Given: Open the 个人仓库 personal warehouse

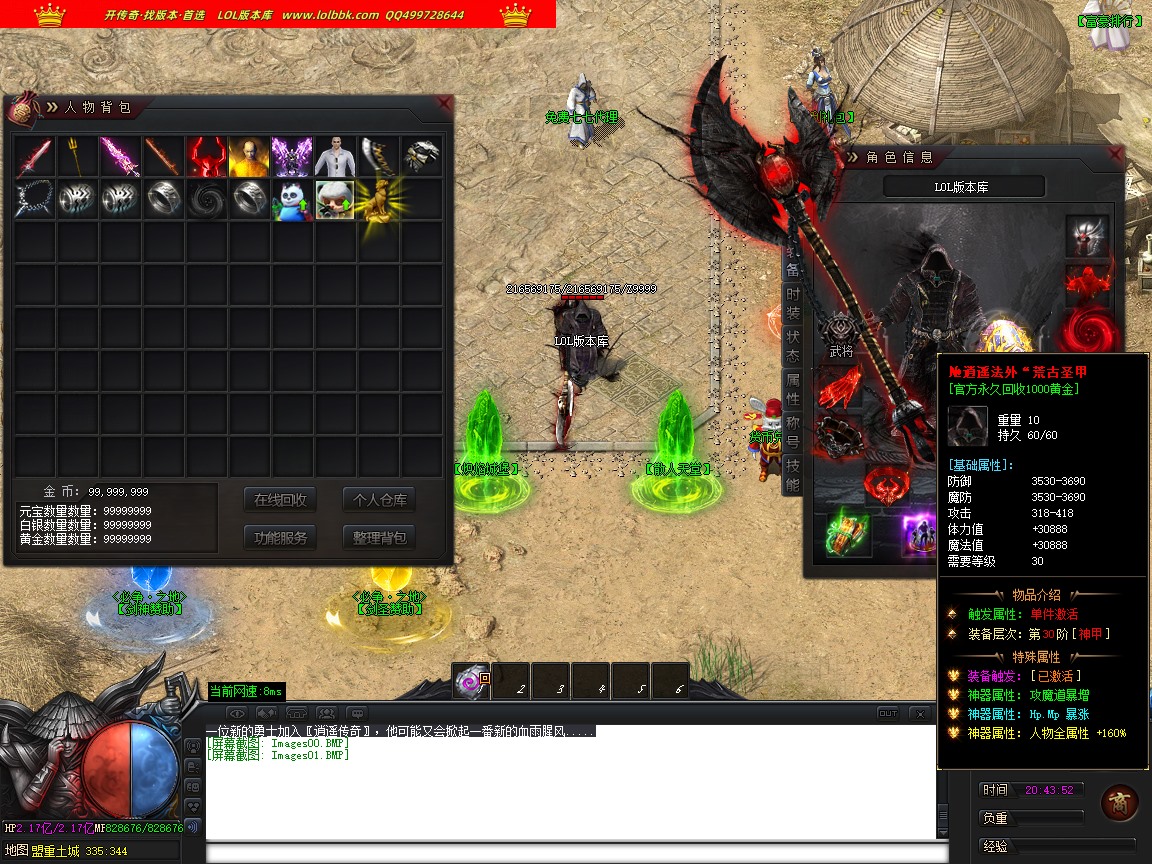Looking at the screenshot, I should coord(379,500).
